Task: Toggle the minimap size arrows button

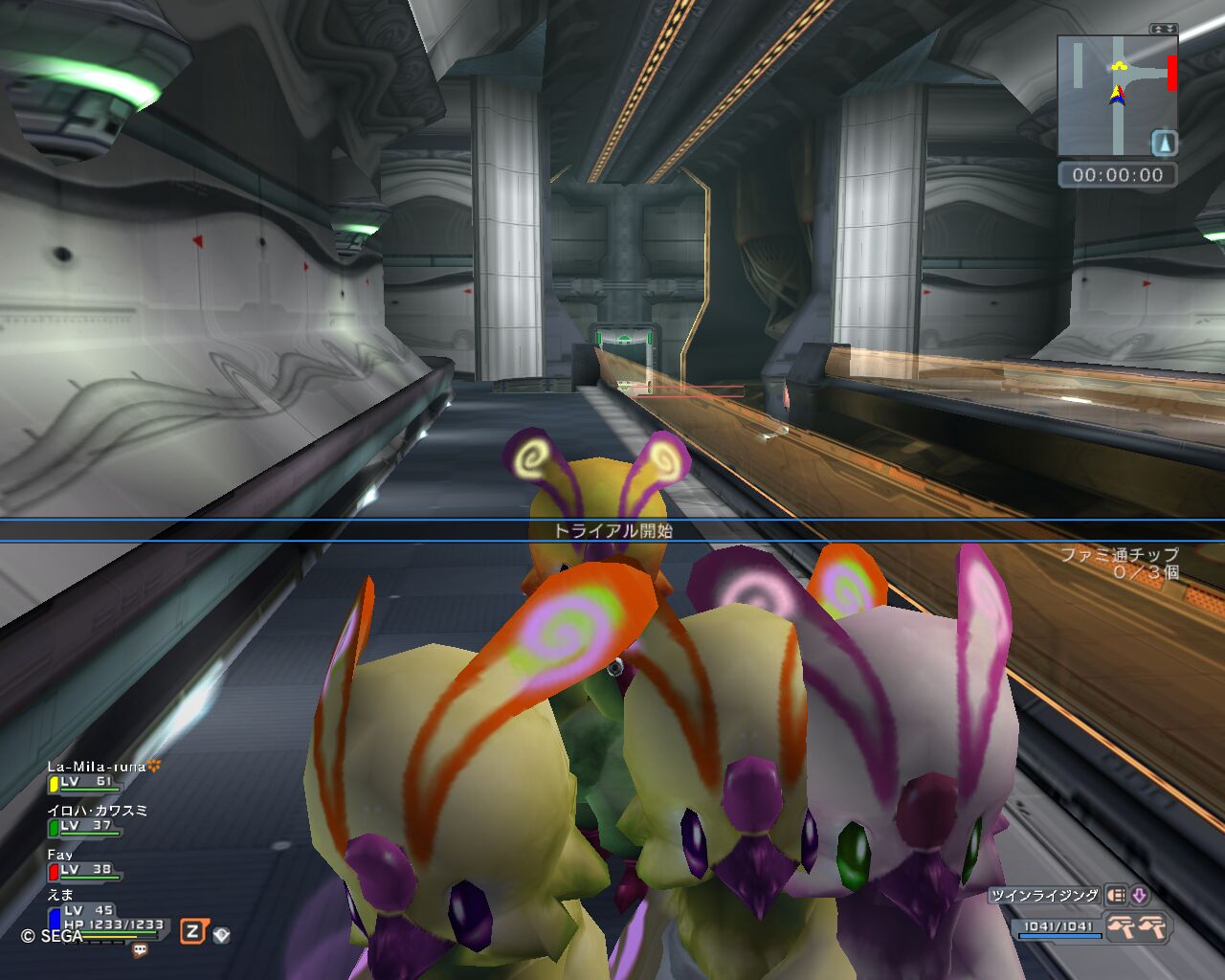Action: [1164, 29]
